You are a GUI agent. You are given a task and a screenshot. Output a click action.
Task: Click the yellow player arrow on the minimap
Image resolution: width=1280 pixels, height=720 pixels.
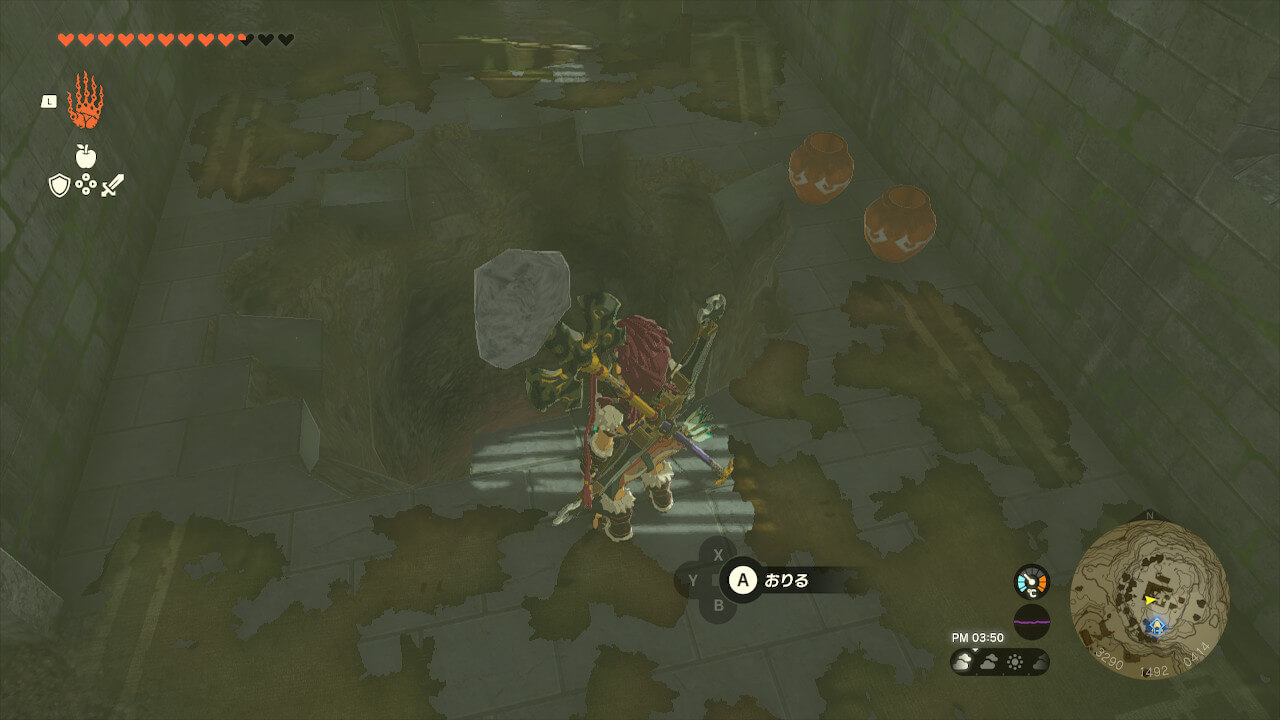point(1151,599)
